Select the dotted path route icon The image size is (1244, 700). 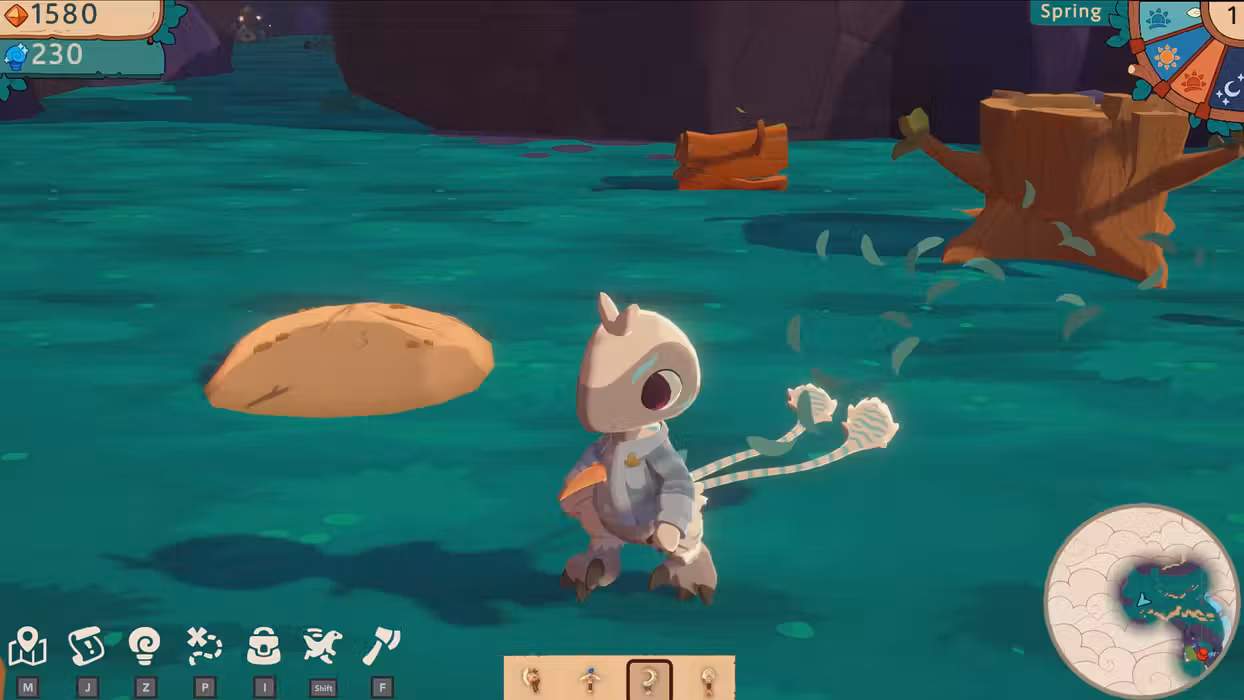tap(204, 647)
